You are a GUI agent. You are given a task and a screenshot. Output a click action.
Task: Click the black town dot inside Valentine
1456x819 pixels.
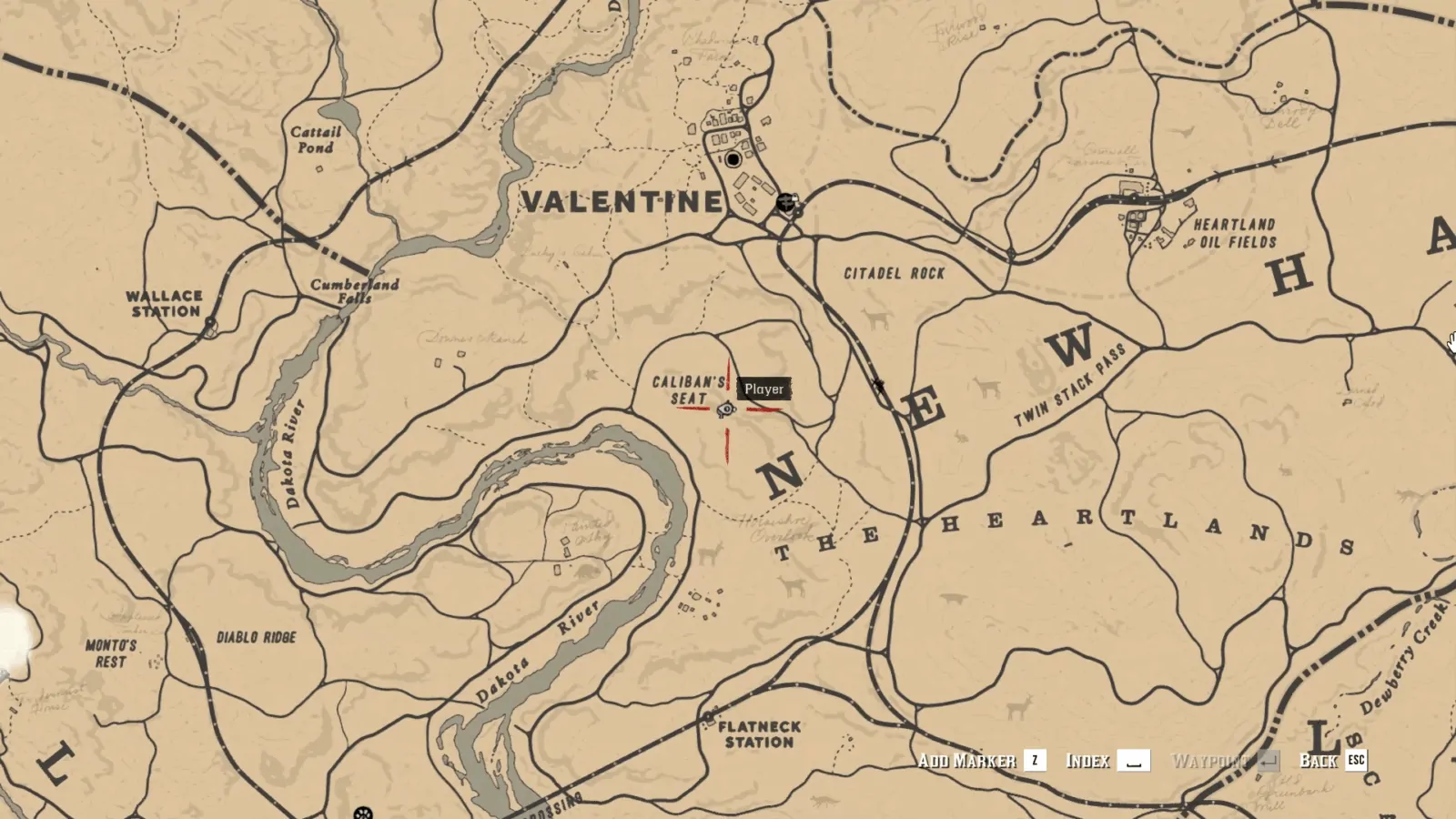pos(734,161)
